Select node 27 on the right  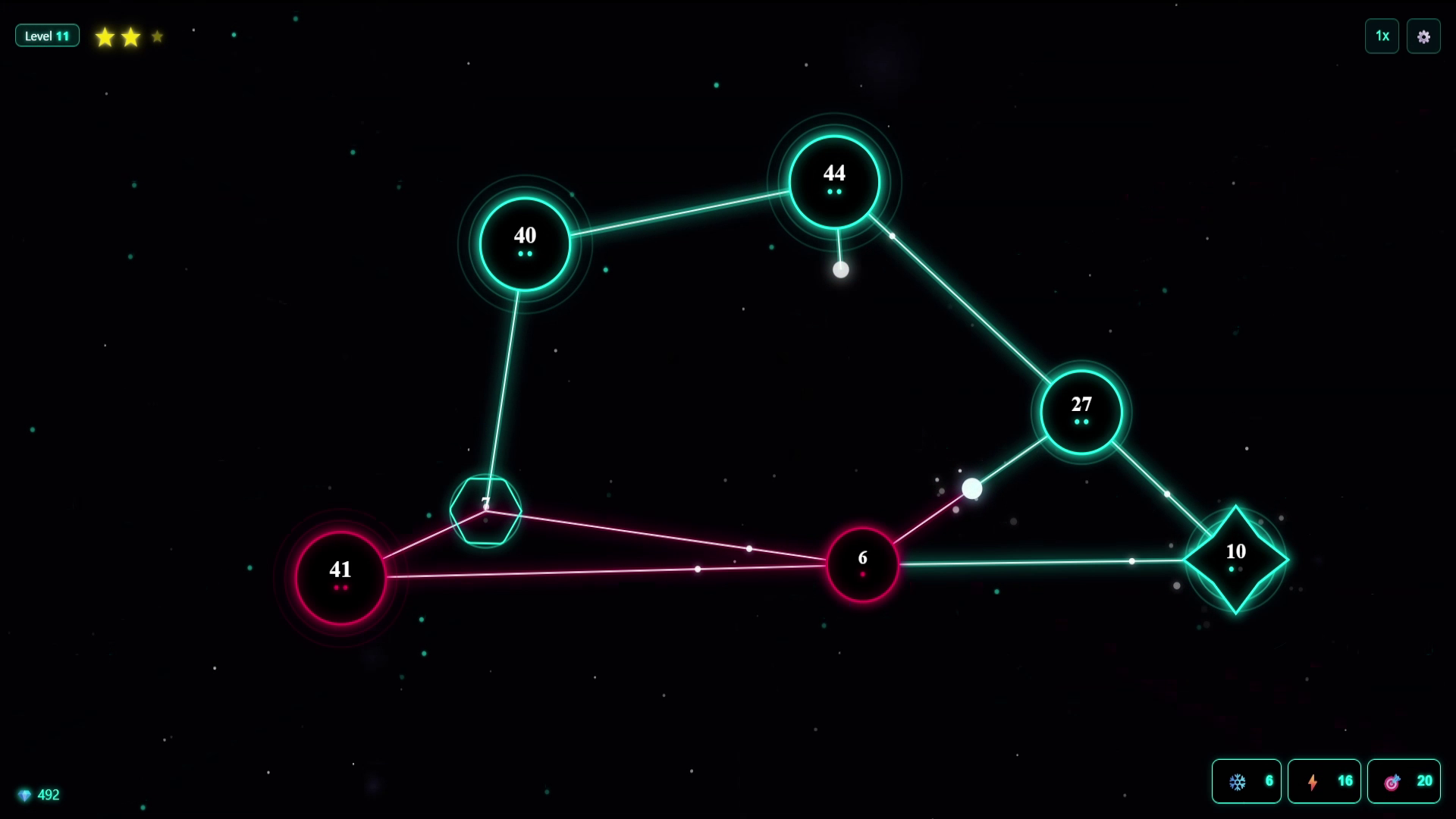pos(1081,411)
